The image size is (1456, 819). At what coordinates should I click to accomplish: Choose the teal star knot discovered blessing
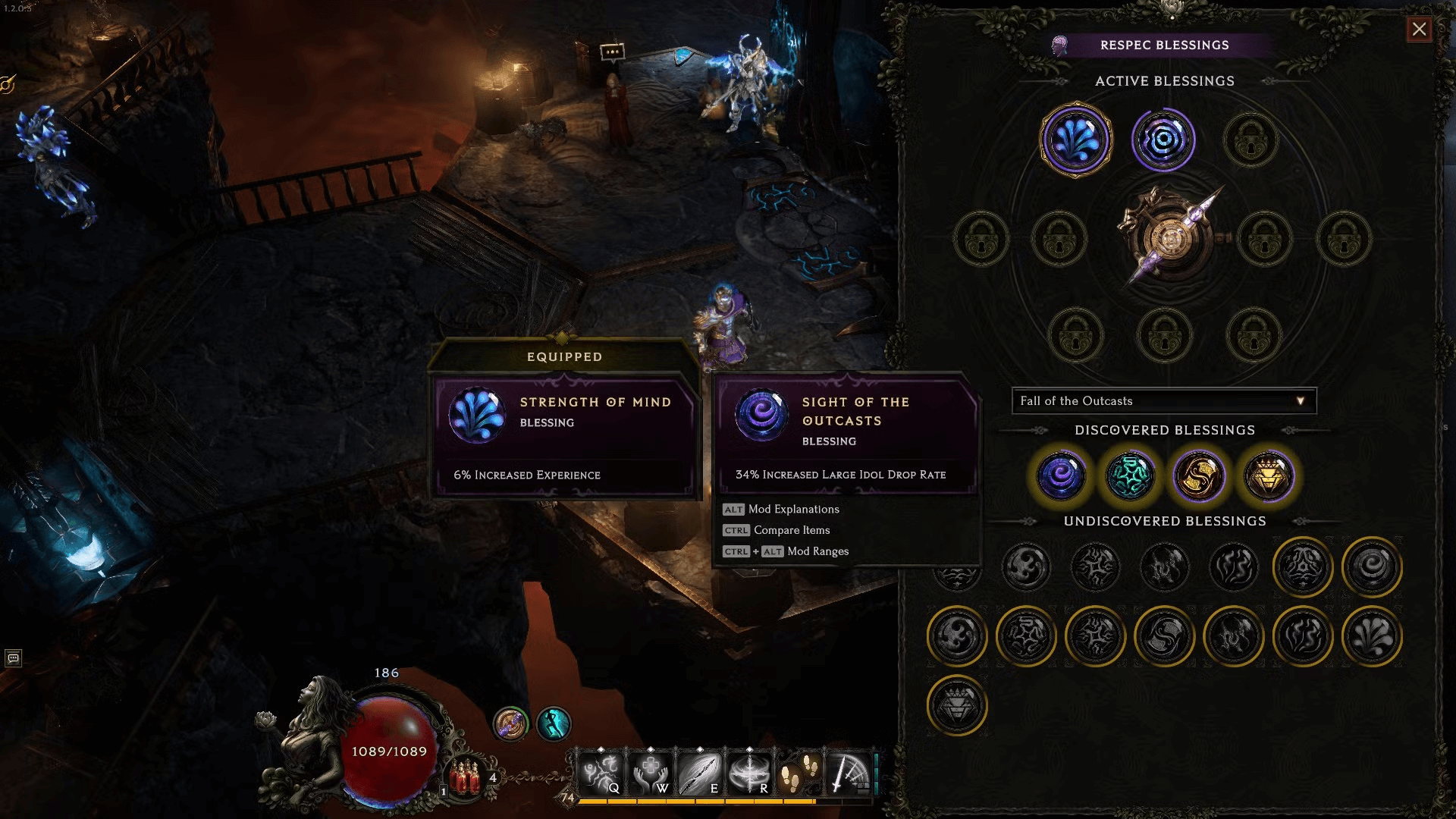1130,476
